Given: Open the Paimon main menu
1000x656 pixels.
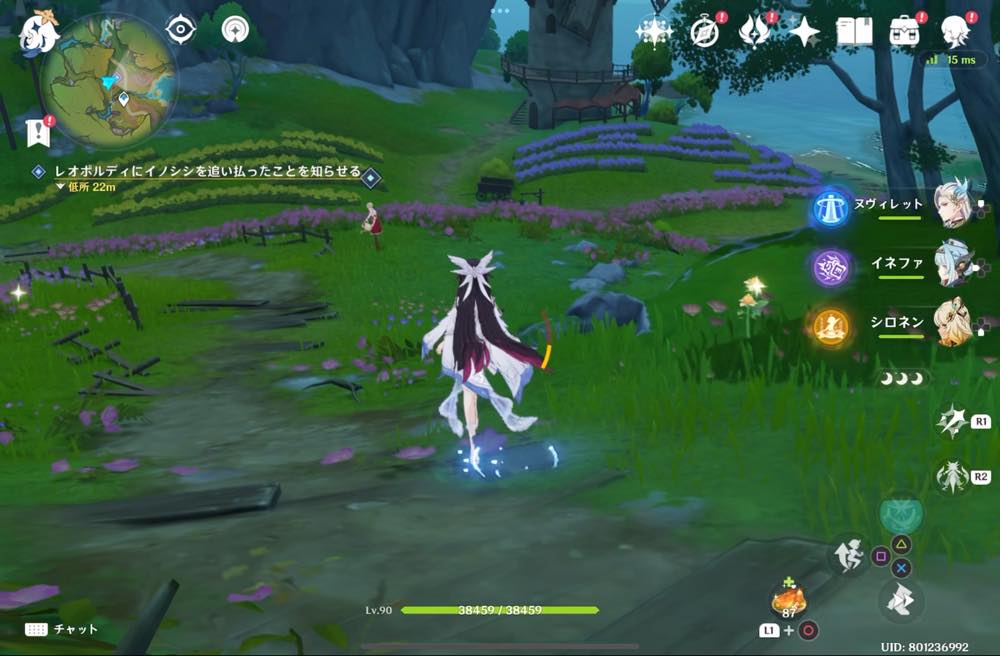Looking at the screenshot, I should pyautogui.click(x=38, y=28).
